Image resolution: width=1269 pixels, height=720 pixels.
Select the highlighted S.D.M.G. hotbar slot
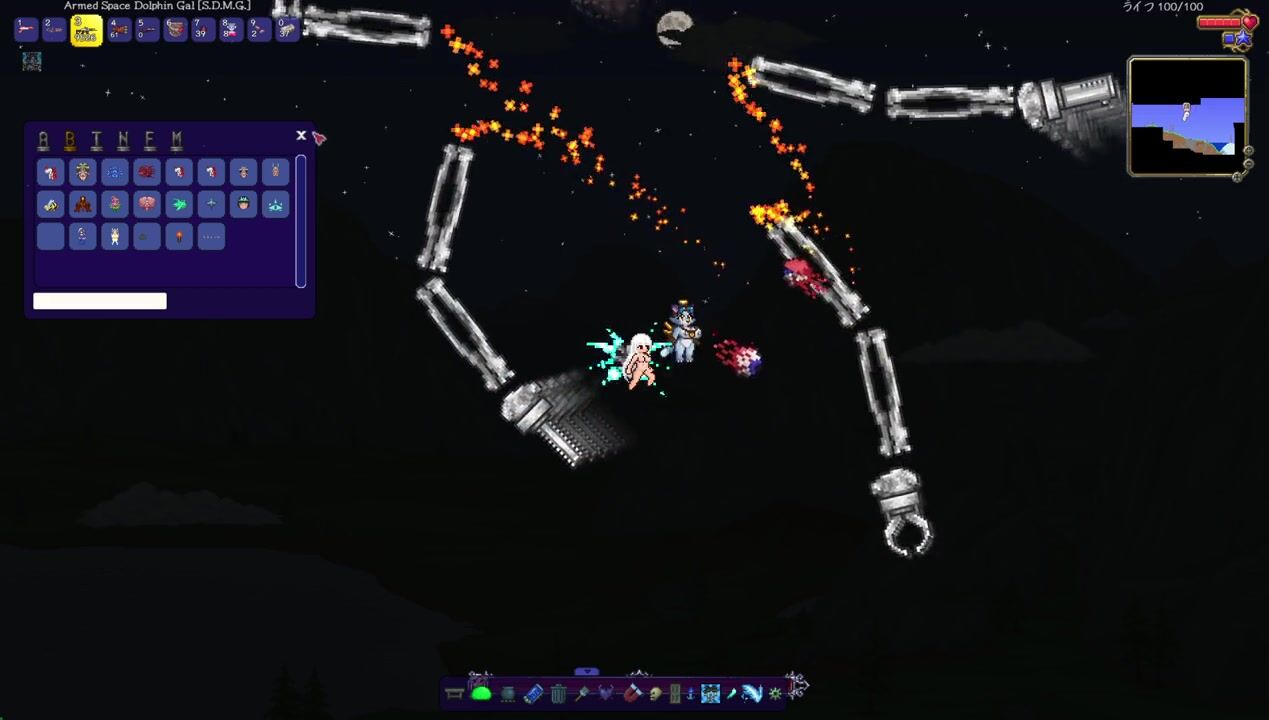coord(86,31)
